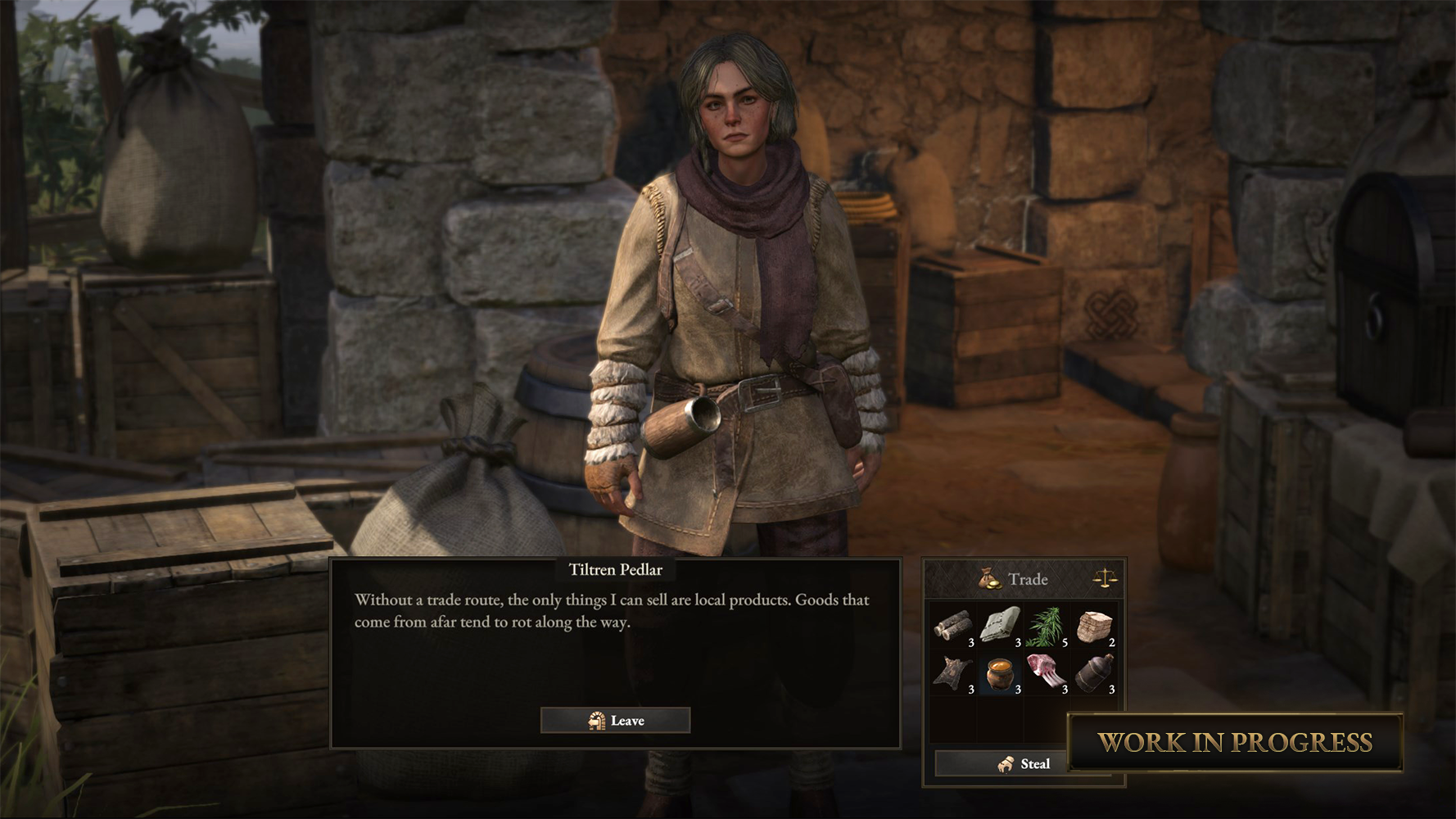Leave the conversation with the Tiltren Pedlar
This screenshot has width=1456, height=819.
point(615,721)
